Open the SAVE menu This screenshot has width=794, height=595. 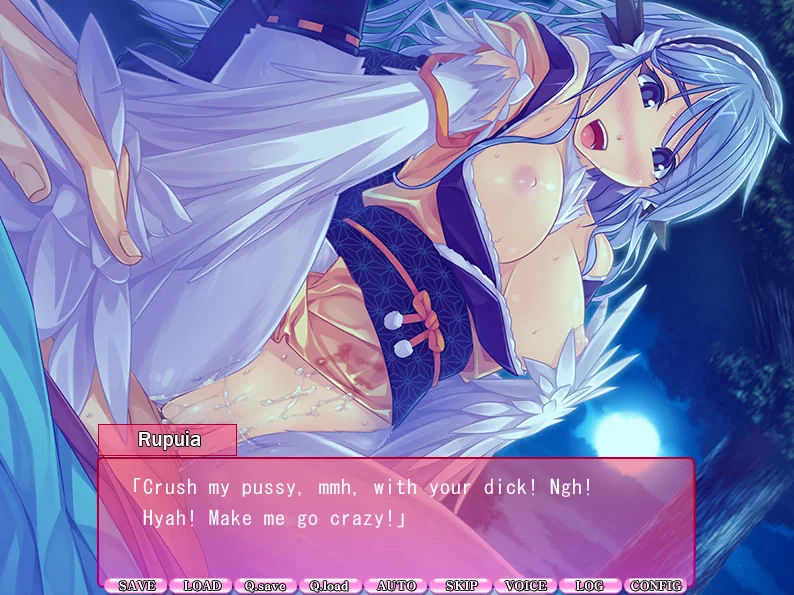pos(137,586)
